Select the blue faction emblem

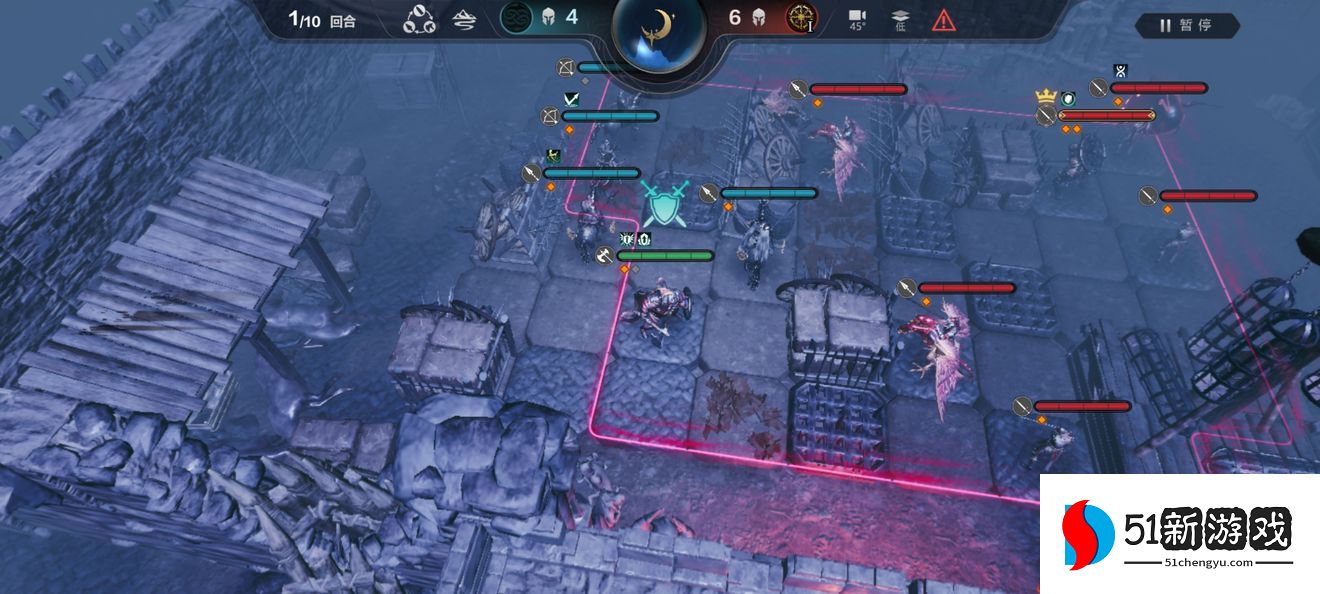(x=516, y=18)
